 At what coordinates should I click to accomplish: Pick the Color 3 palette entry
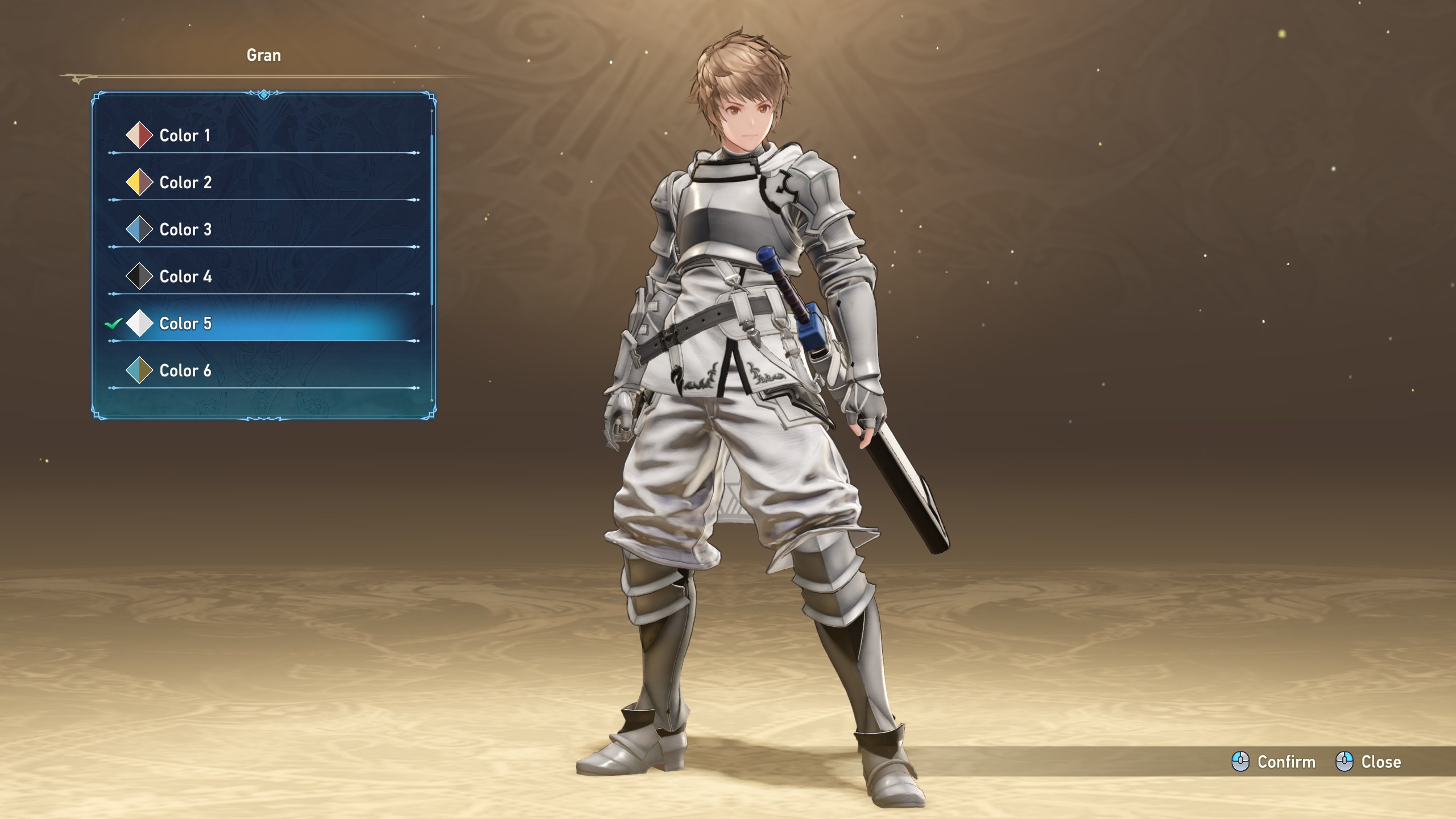185,230
